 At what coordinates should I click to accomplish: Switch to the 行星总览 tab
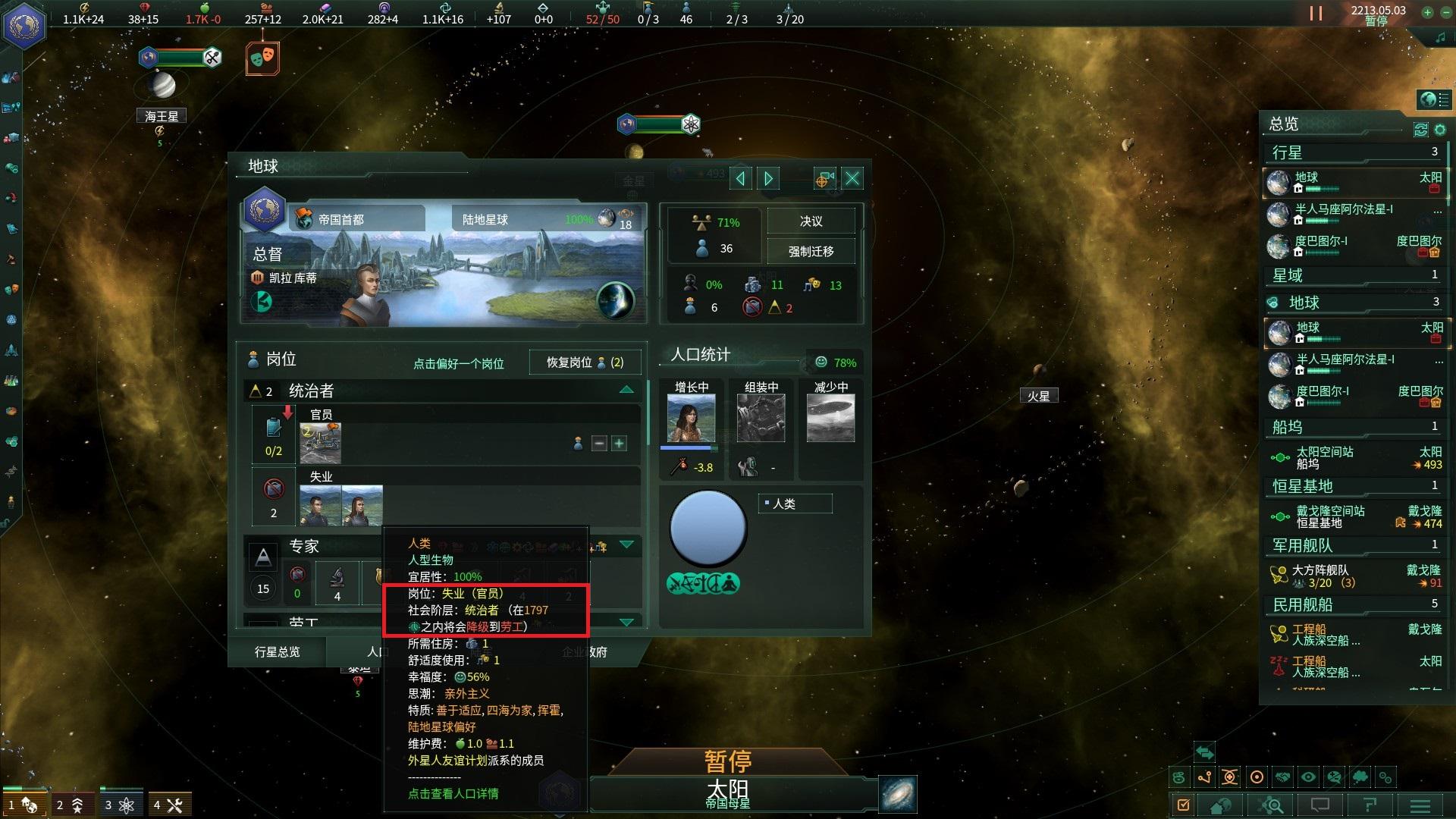pyautogui.click(x=277, y=651)
